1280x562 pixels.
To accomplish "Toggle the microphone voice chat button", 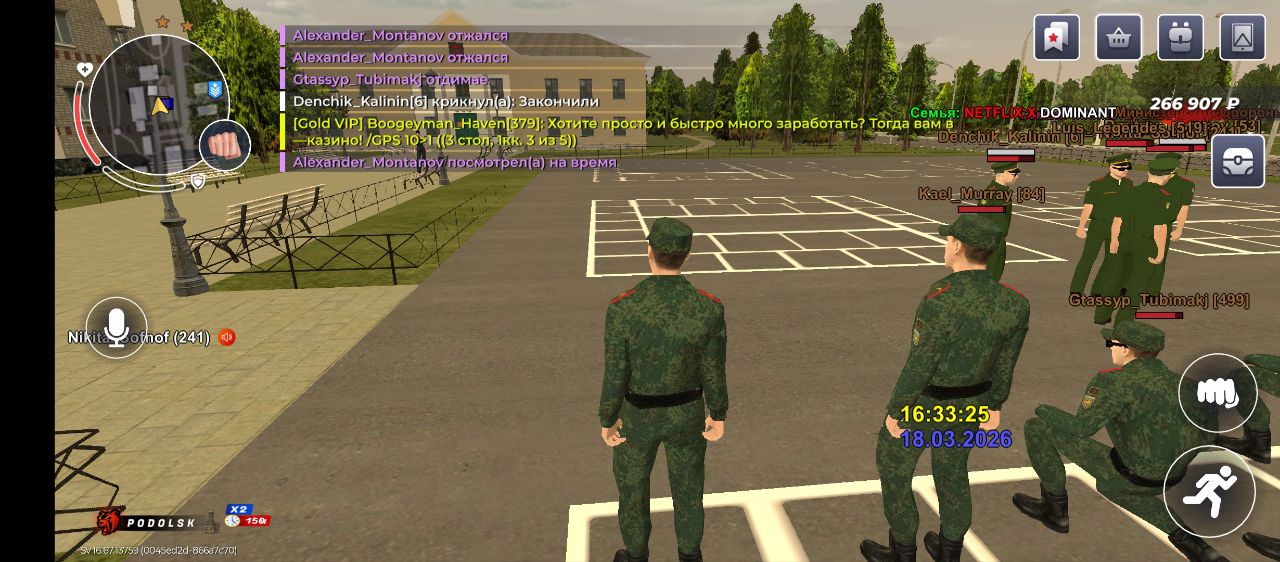I will point(117,328).
